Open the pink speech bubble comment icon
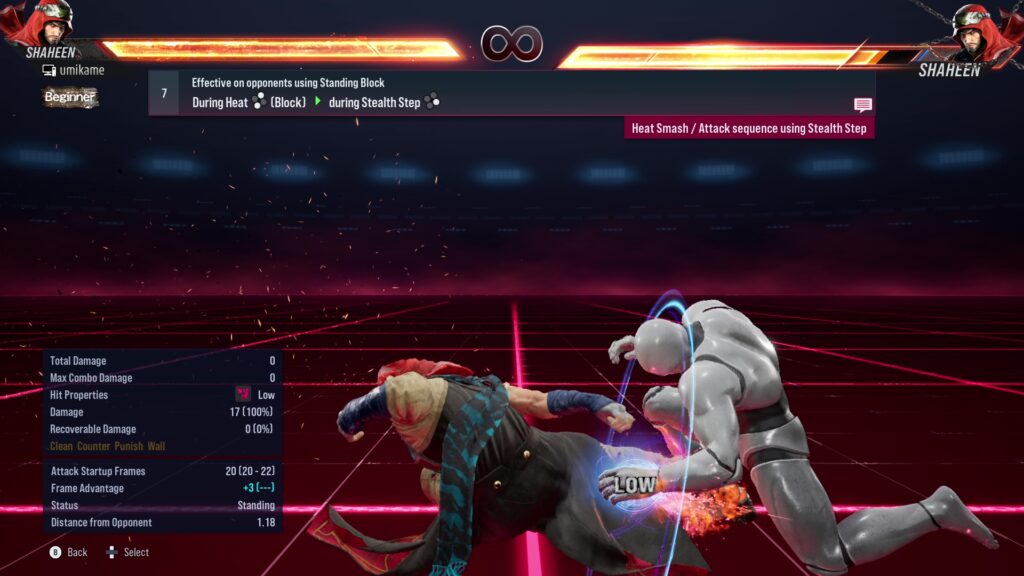 pyautogui.click(x=862, y=105)
